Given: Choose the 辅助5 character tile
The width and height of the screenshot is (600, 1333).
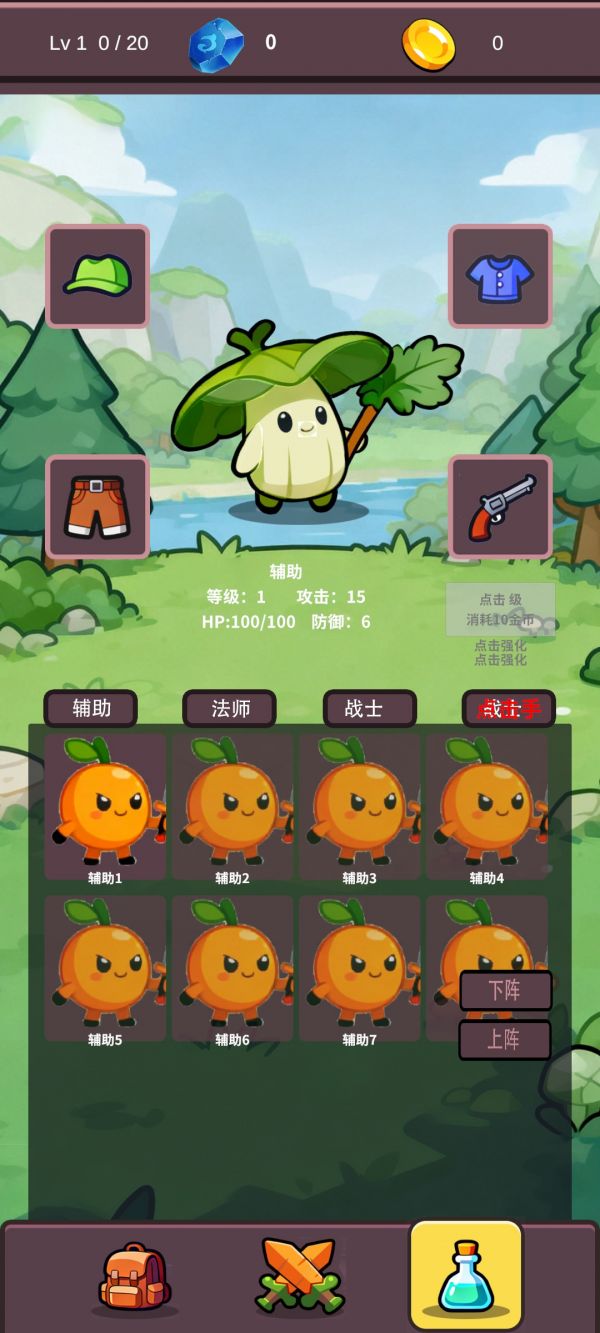Looking at the screenshot, I should 105,968.
